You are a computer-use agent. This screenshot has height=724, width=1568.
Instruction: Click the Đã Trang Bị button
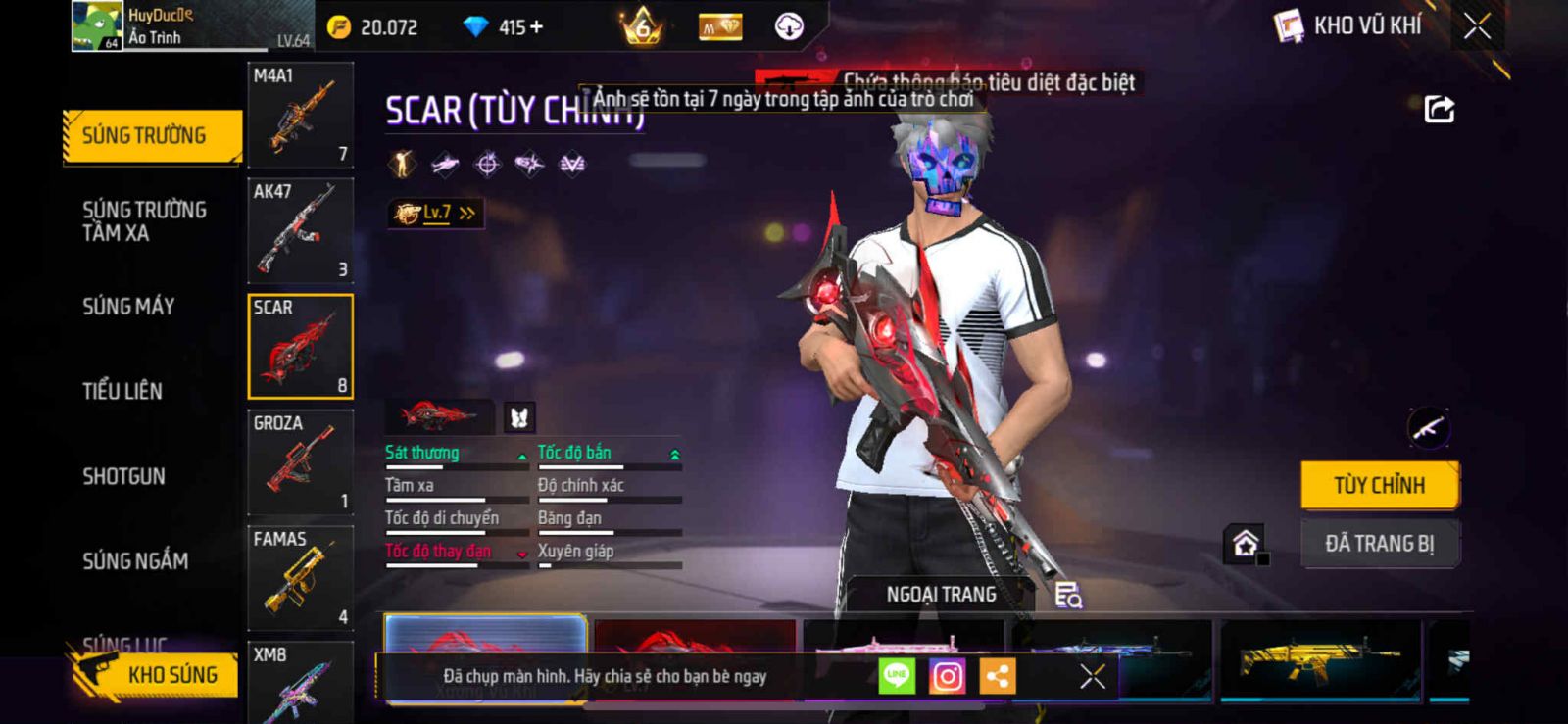1379,544
